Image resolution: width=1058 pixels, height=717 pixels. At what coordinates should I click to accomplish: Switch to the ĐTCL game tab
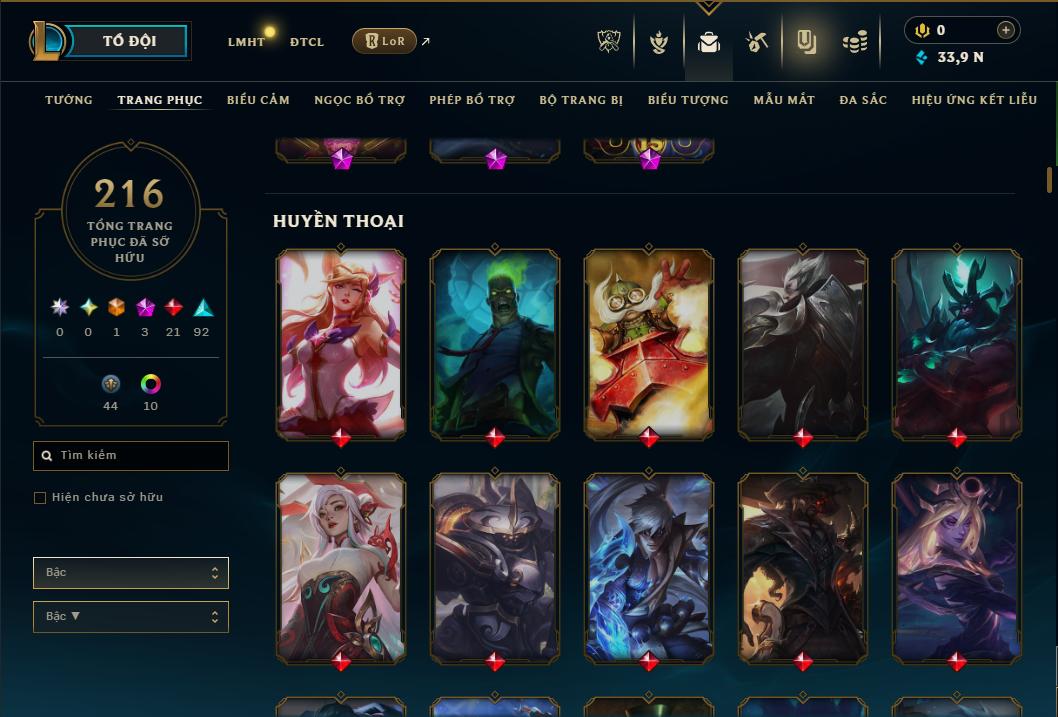coord(307,42)
